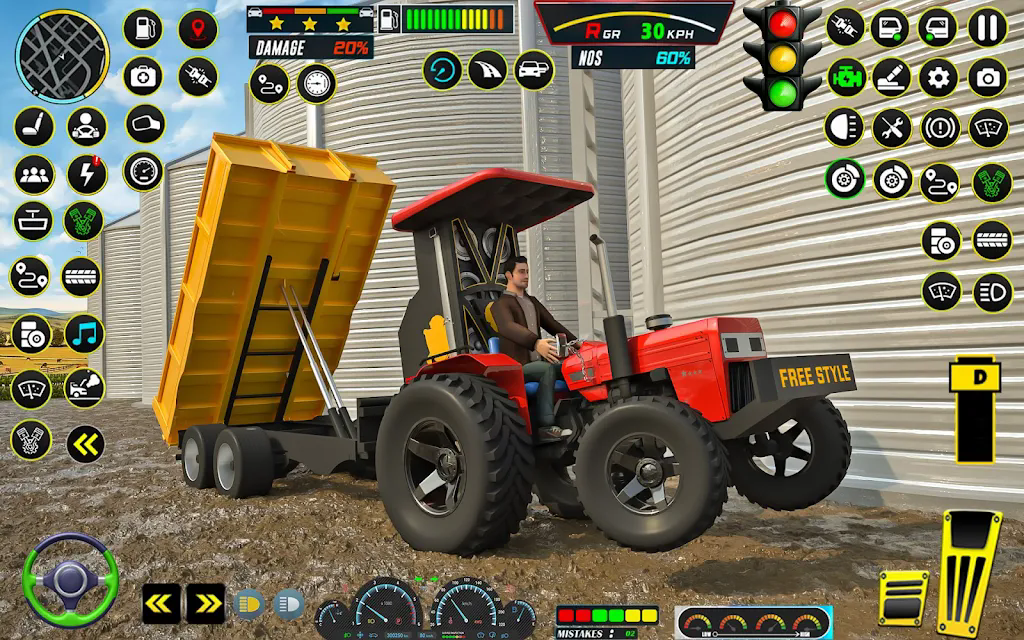Image resolution: width=1024 pixels, height=640 pixels.
Task: Open the three-person group icon
Action: click(x=34, y=175)
